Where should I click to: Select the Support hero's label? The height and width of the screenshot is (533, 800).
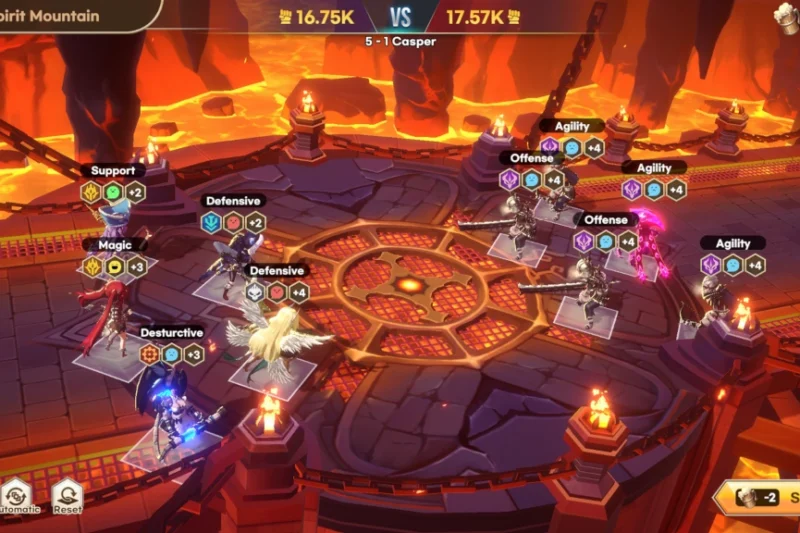point(112,171)
